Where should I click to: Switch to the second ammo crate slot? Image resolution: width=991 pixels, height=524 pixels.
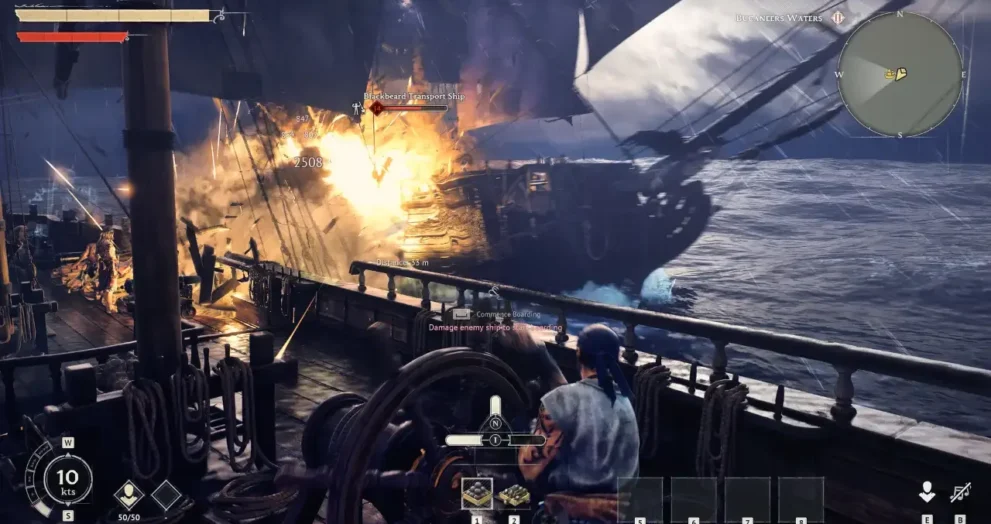tap(514, 495)
